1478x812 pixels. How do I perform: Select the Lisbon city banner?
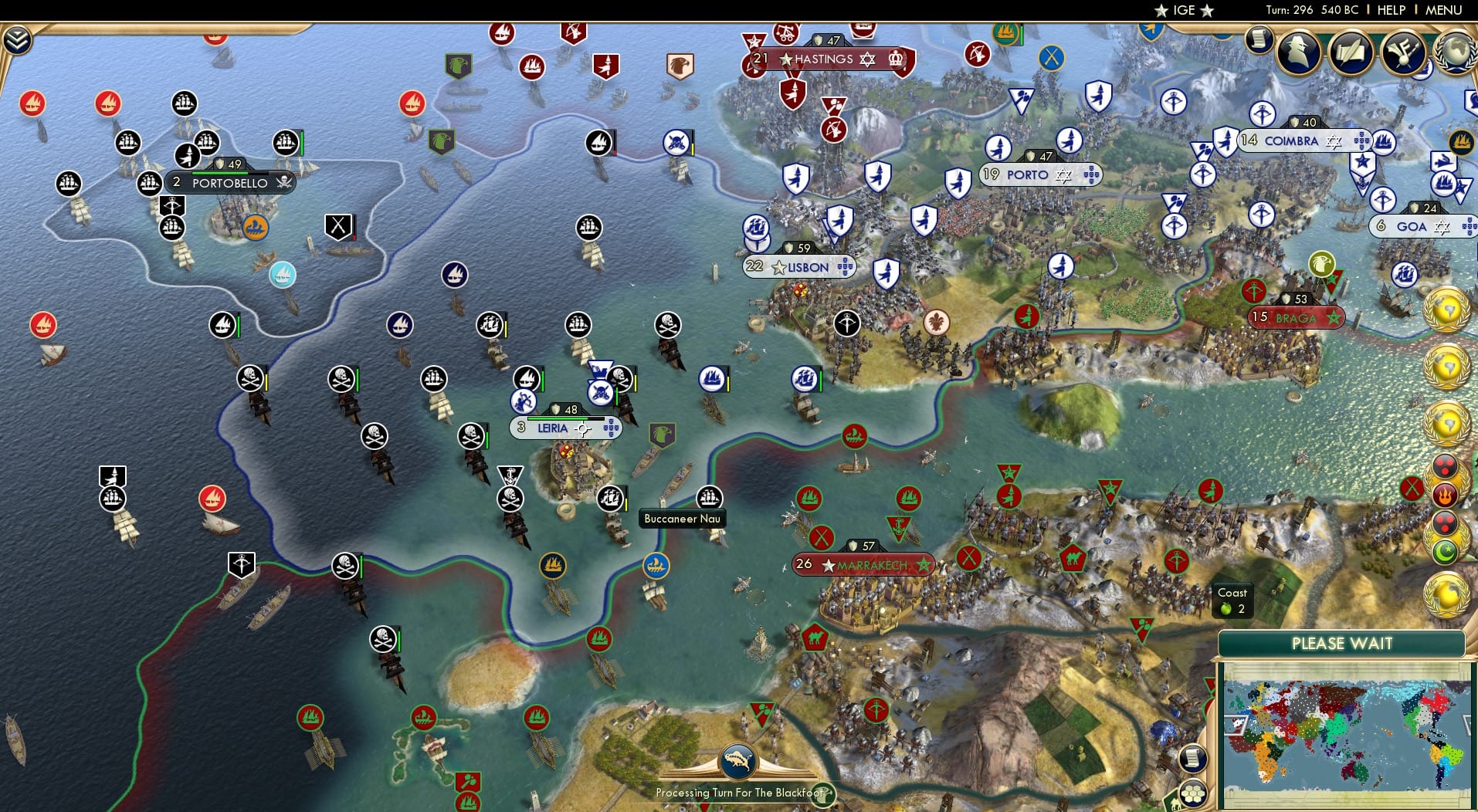pyautogui.click(x=799, y=266)
